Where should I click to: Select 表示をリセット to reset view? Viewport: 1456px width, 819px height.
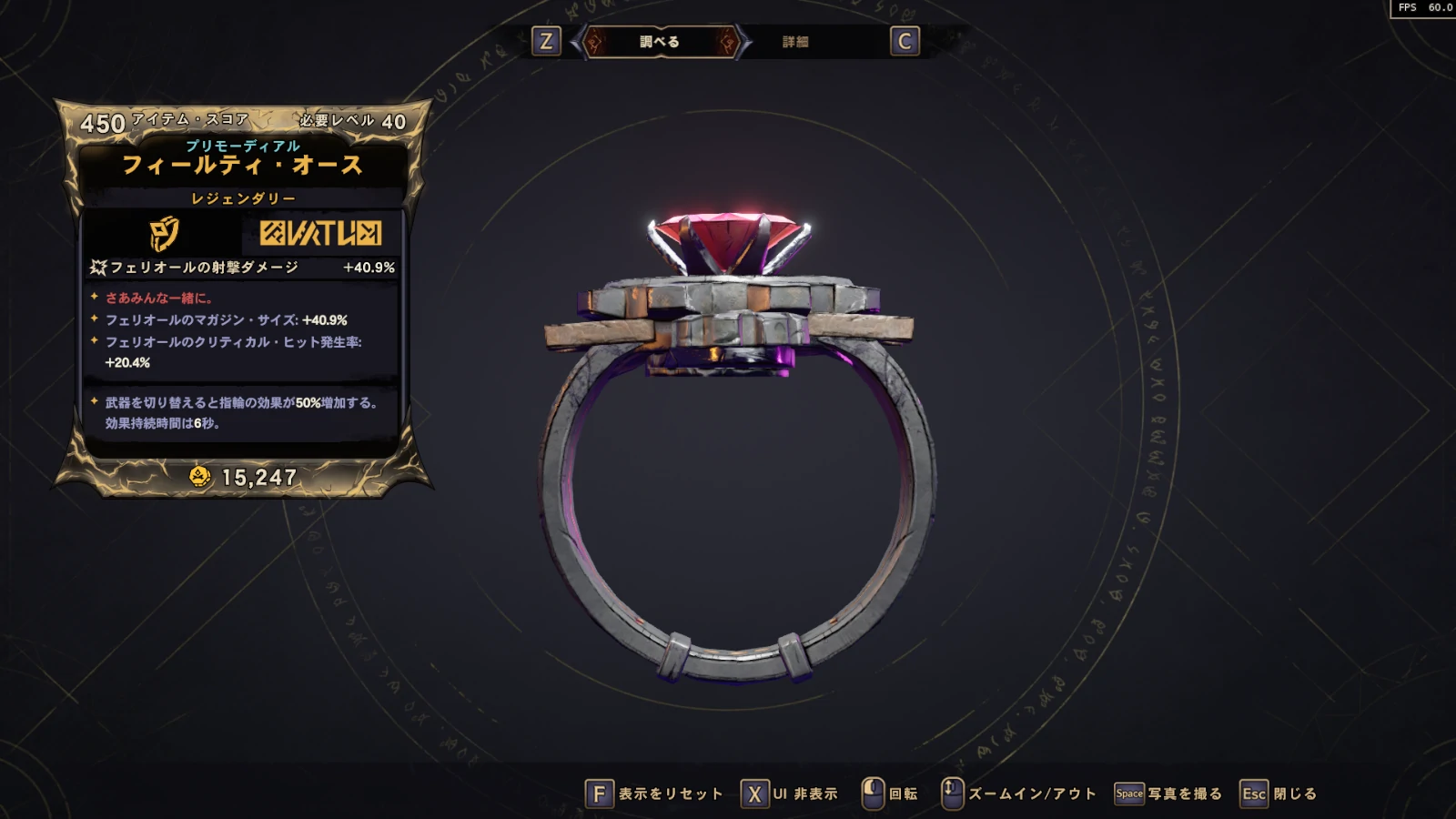(654, 794)
